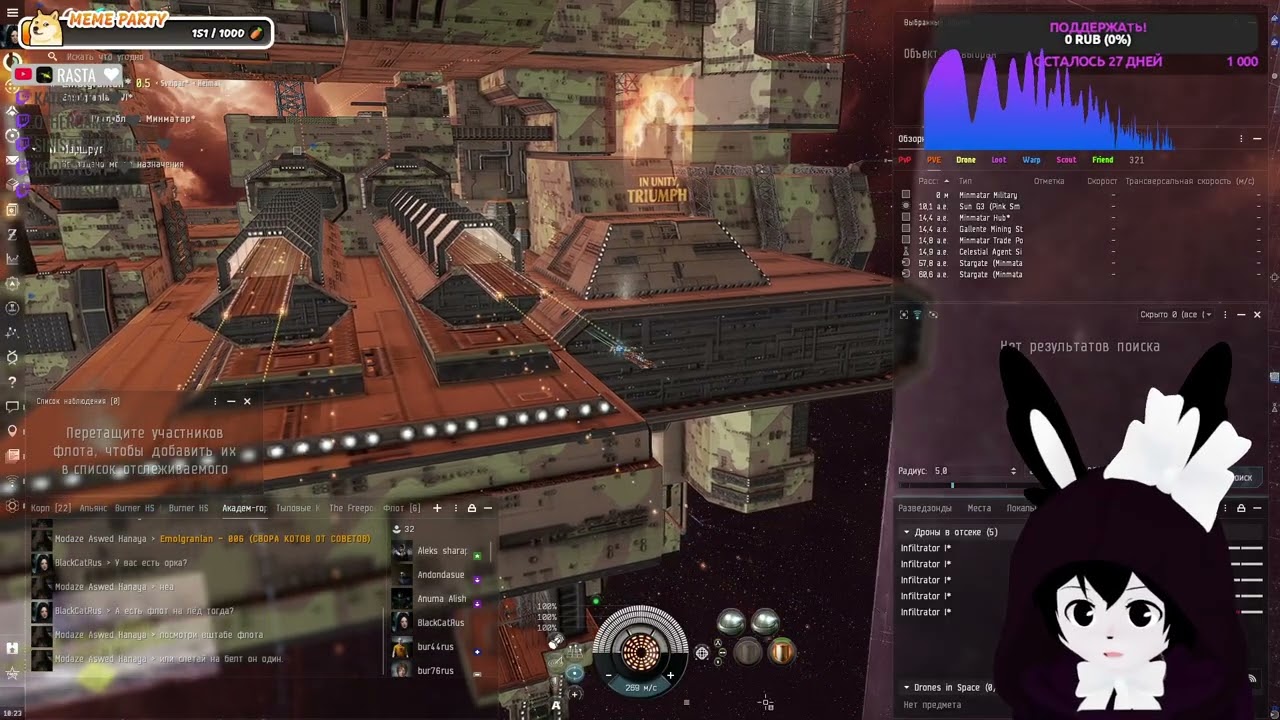The width and height of the screenshot is (1280, 720).
Task: Select the Sun G3 overview row
Action: (x=988, y=207)
